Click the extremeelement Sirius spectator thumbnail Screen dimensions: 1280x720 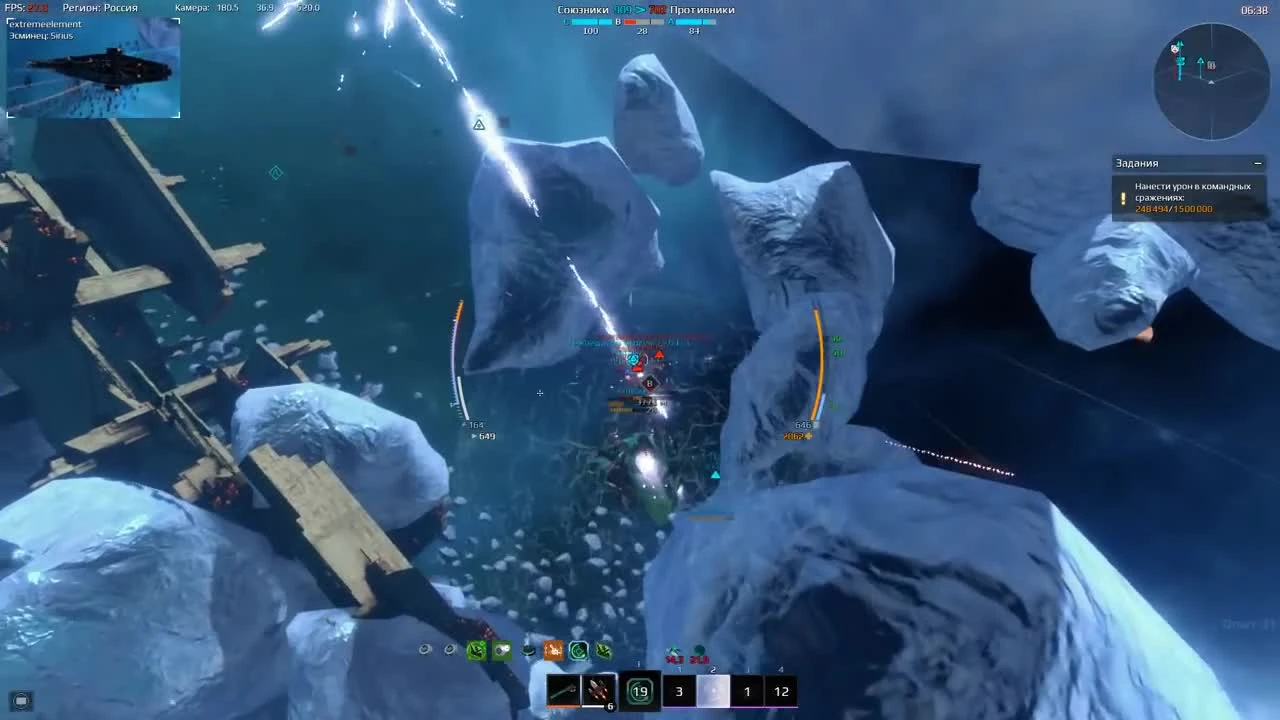point(93,66)
